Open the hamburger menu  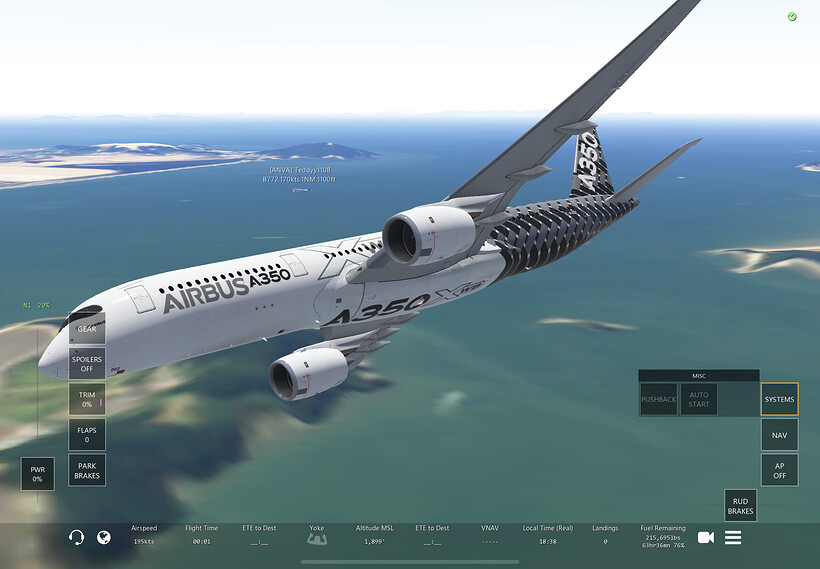point(733,538)
